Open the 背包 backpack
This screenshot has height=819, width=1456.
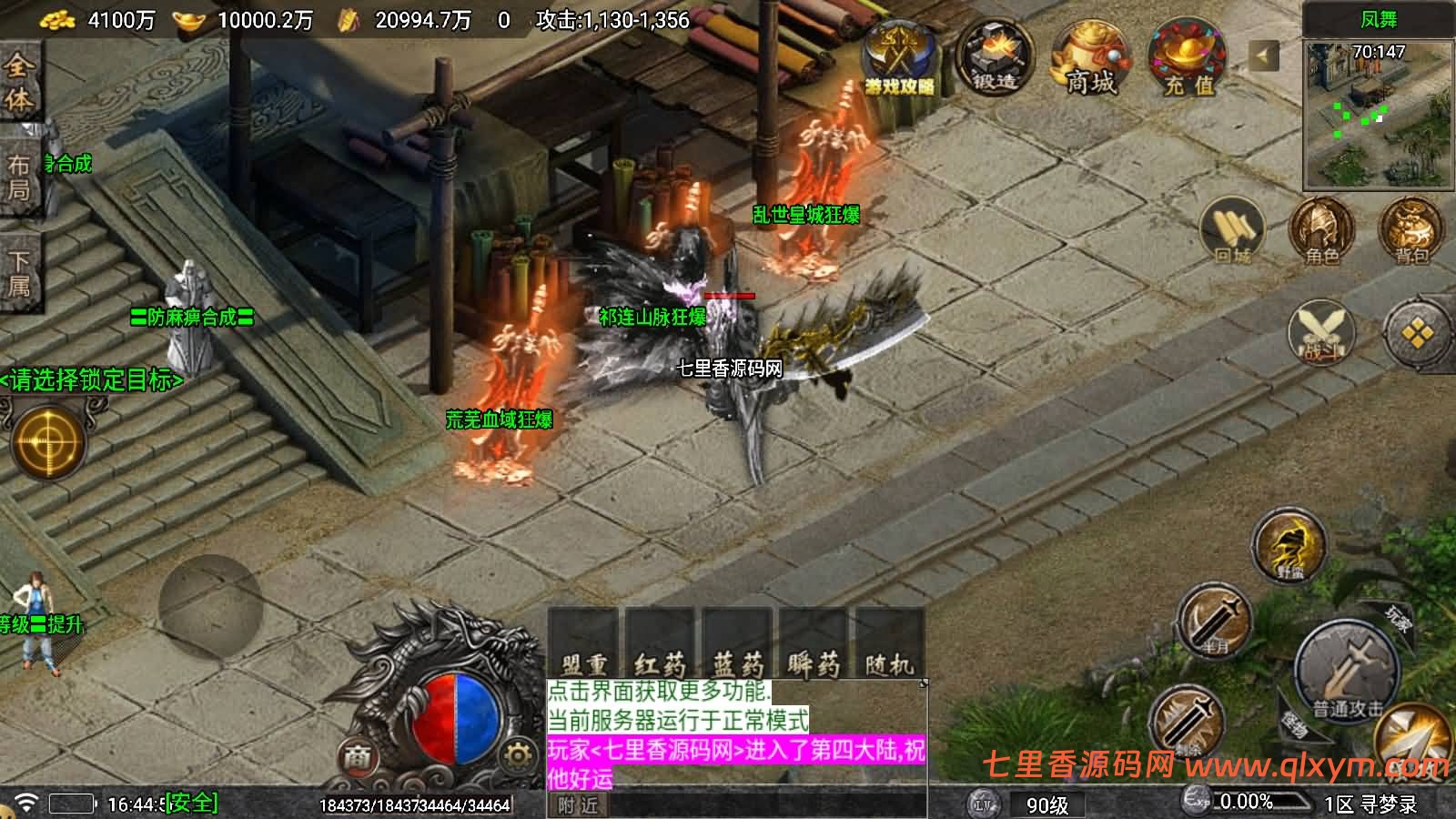pyautogui.click(x=1410, y=231)
